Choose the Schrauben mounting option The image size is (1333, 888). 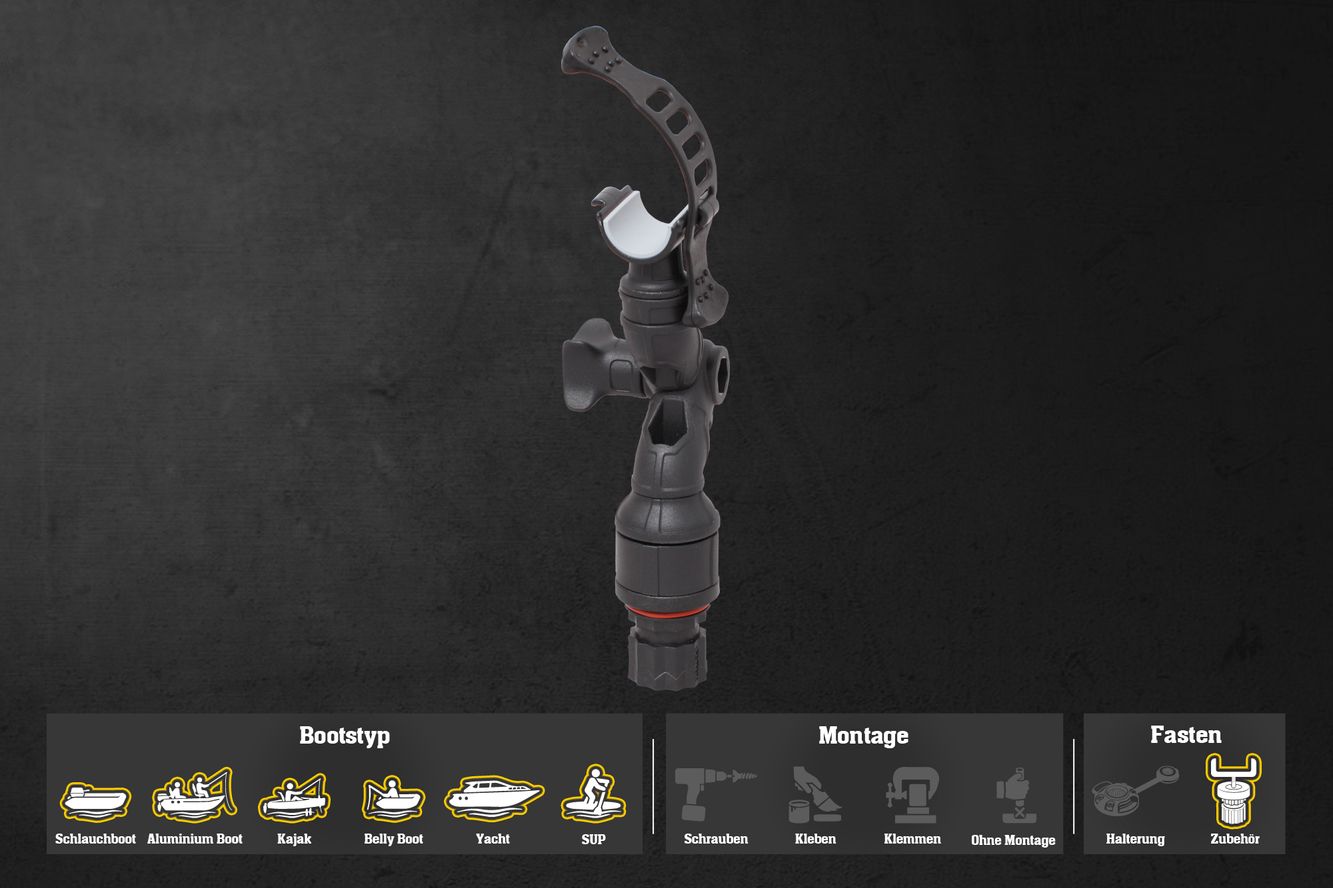[x=715, y=796]
